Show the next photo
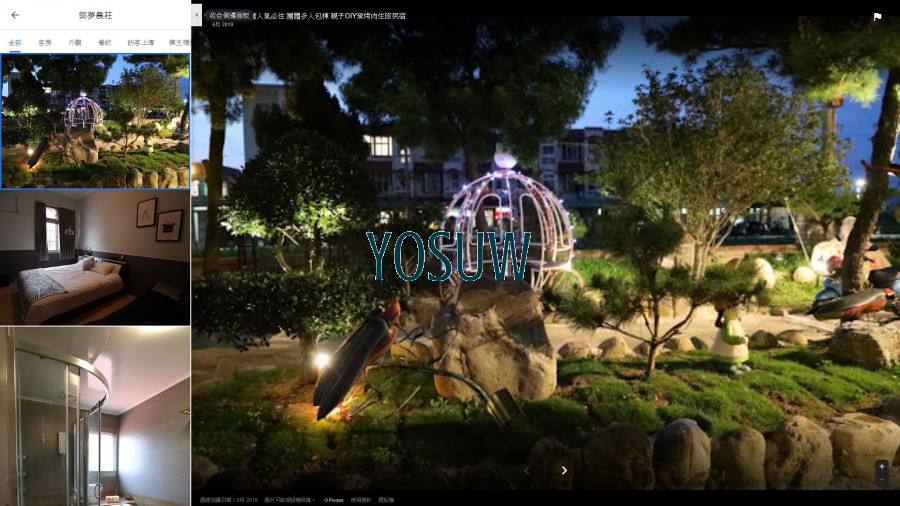This screenshot has height=506, width=900. pyautogui.click(x=564, y=470)
